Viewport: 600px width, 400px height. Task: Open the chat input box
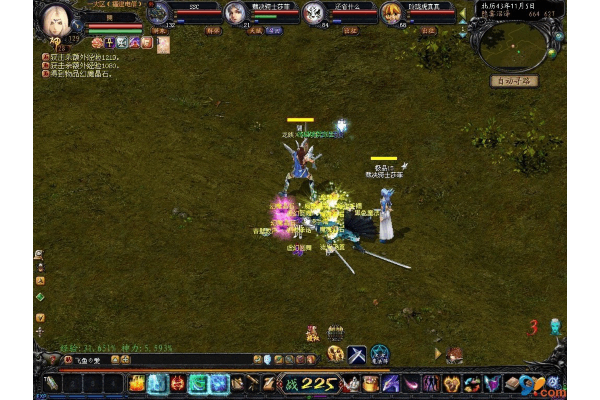[x=150, y=359]
